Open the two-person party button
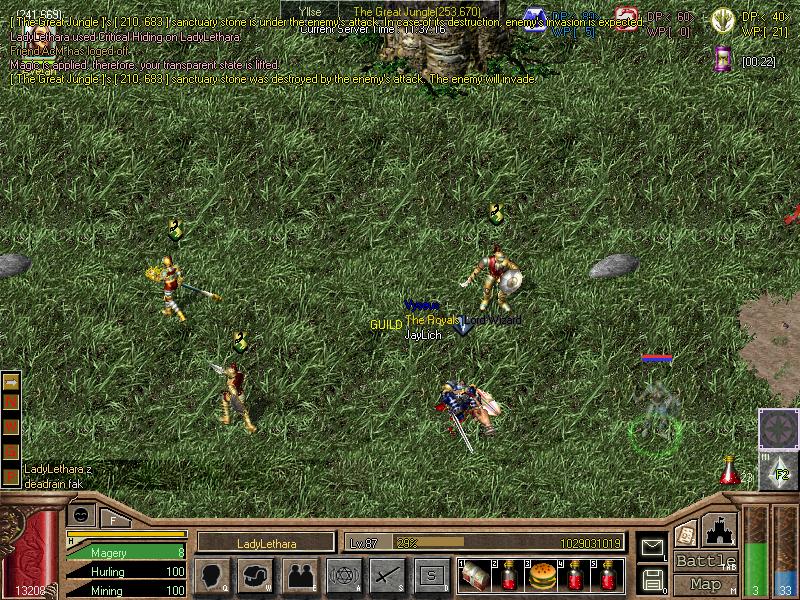This screenshot has width=800, height=600. (299, 575)
